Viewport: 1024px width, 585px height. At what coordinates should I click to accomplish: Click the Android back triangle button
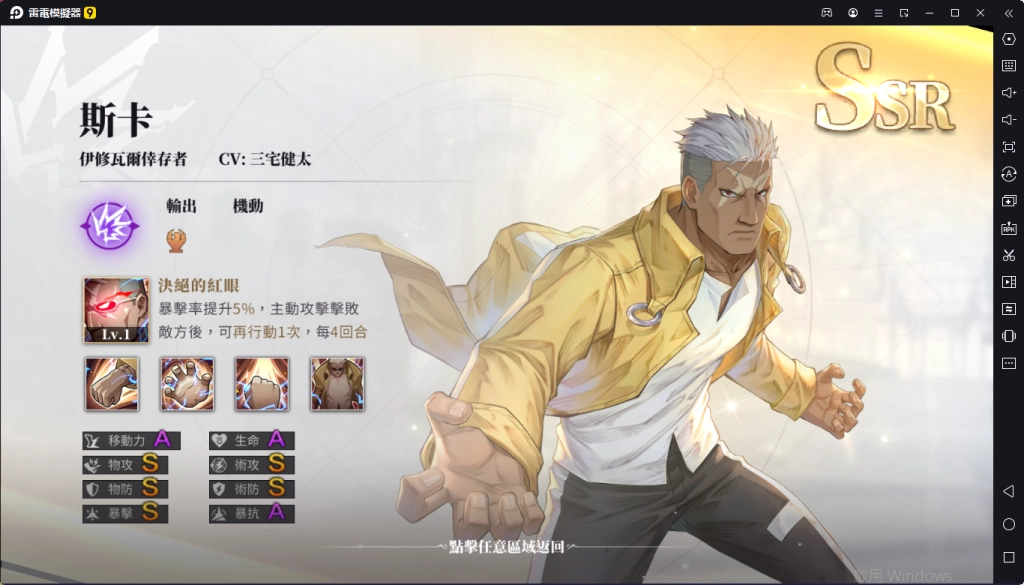(1009, 491)
